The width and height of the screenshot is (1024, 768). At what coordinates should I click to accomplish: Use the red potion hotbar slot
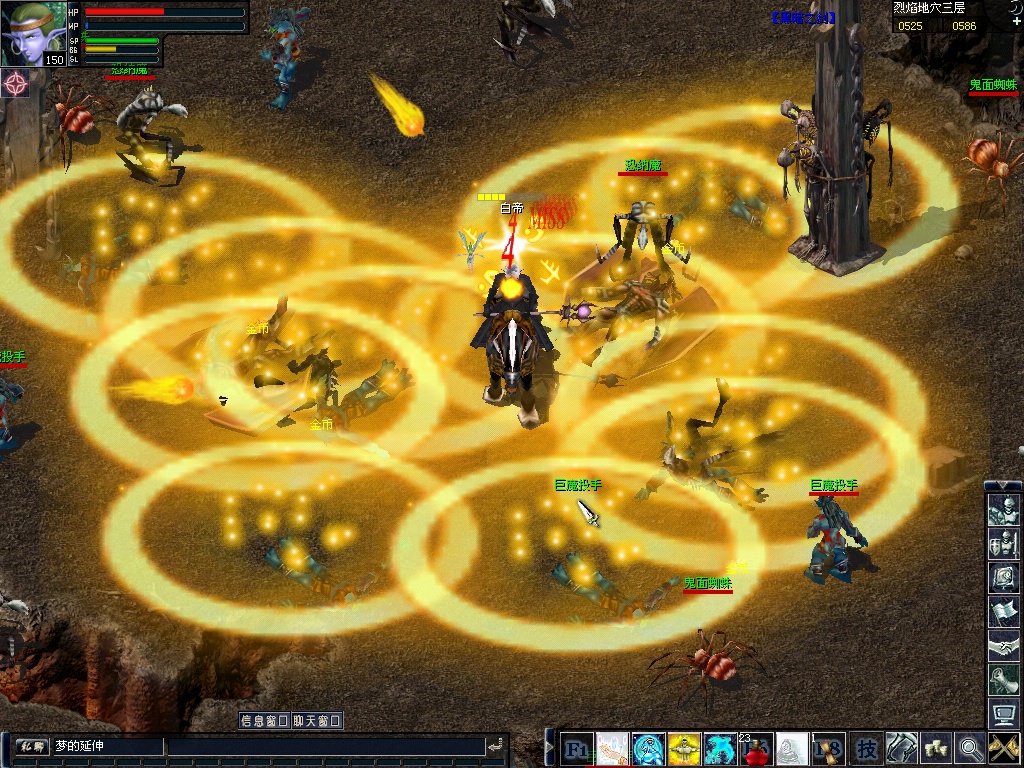[756, 748]
